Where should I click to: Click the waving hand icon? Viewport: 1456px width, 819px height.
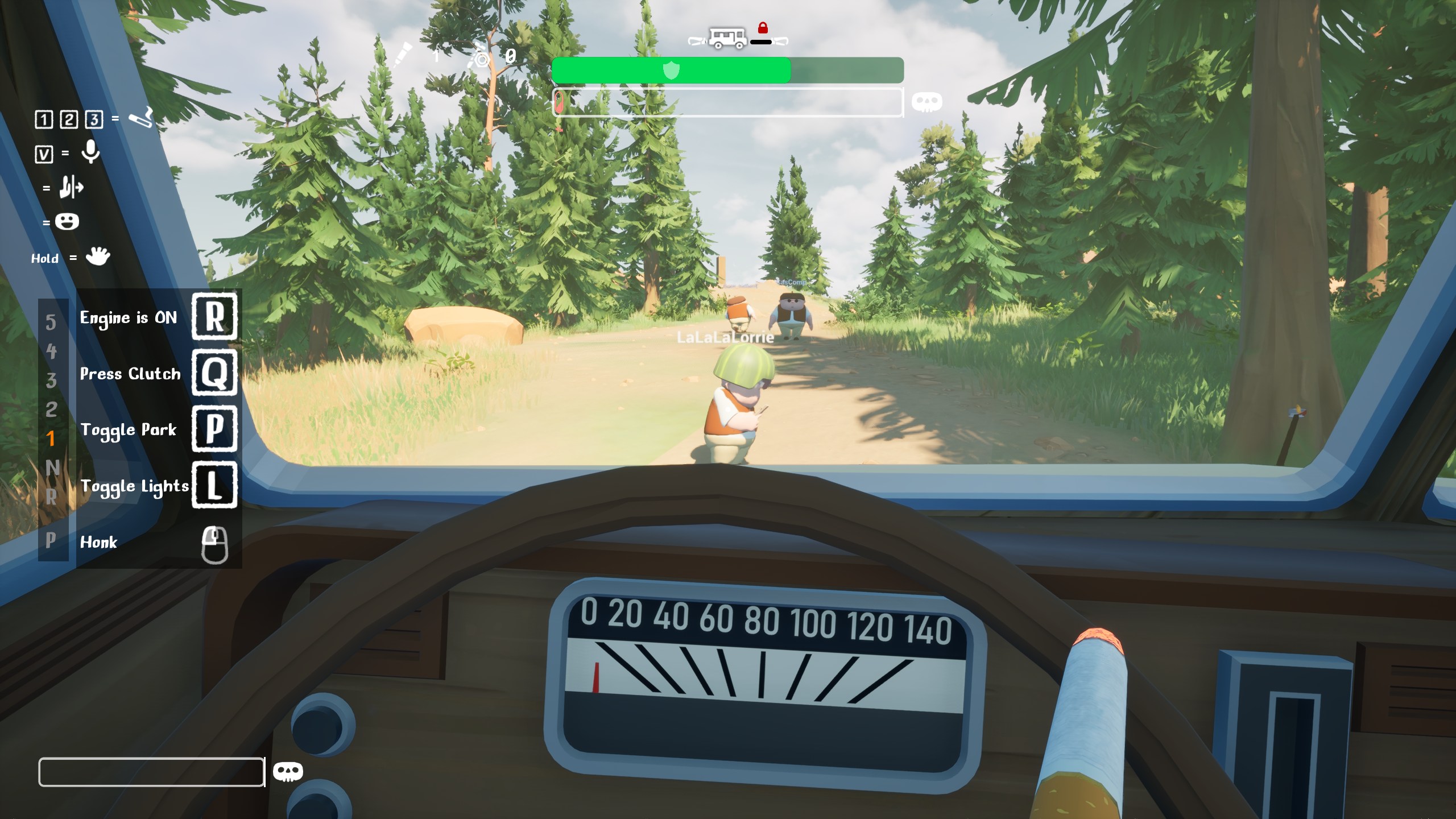point(98,257)
